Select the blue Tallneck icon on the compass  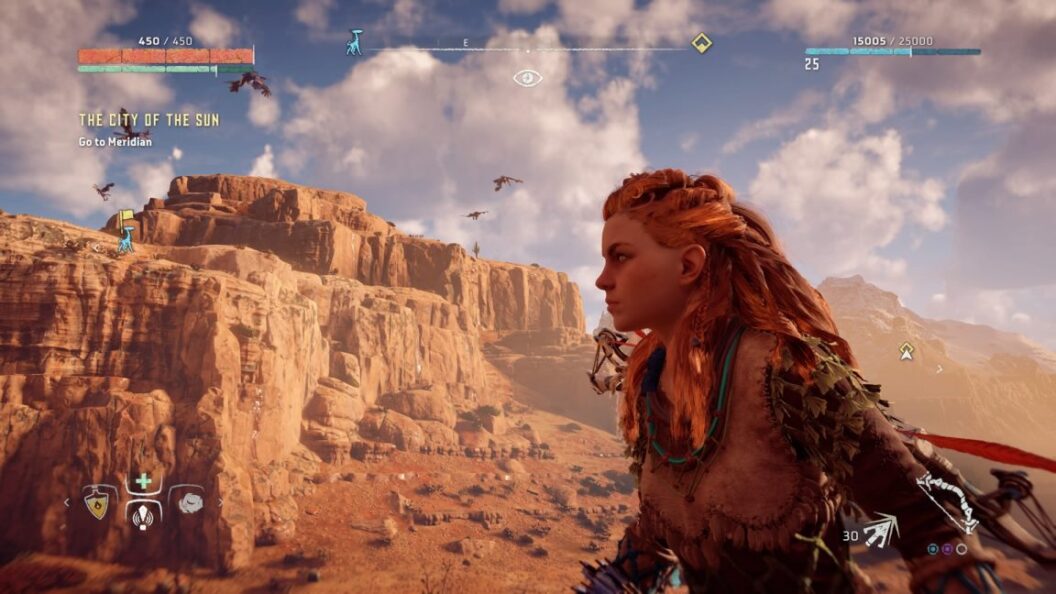[354, 43]
